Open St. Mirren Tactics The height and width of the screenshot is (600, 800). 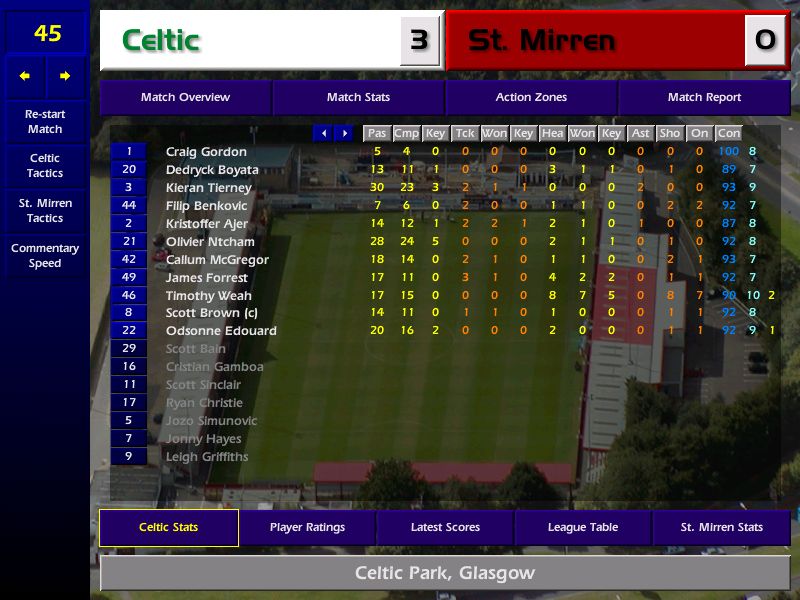pos(45,210)
